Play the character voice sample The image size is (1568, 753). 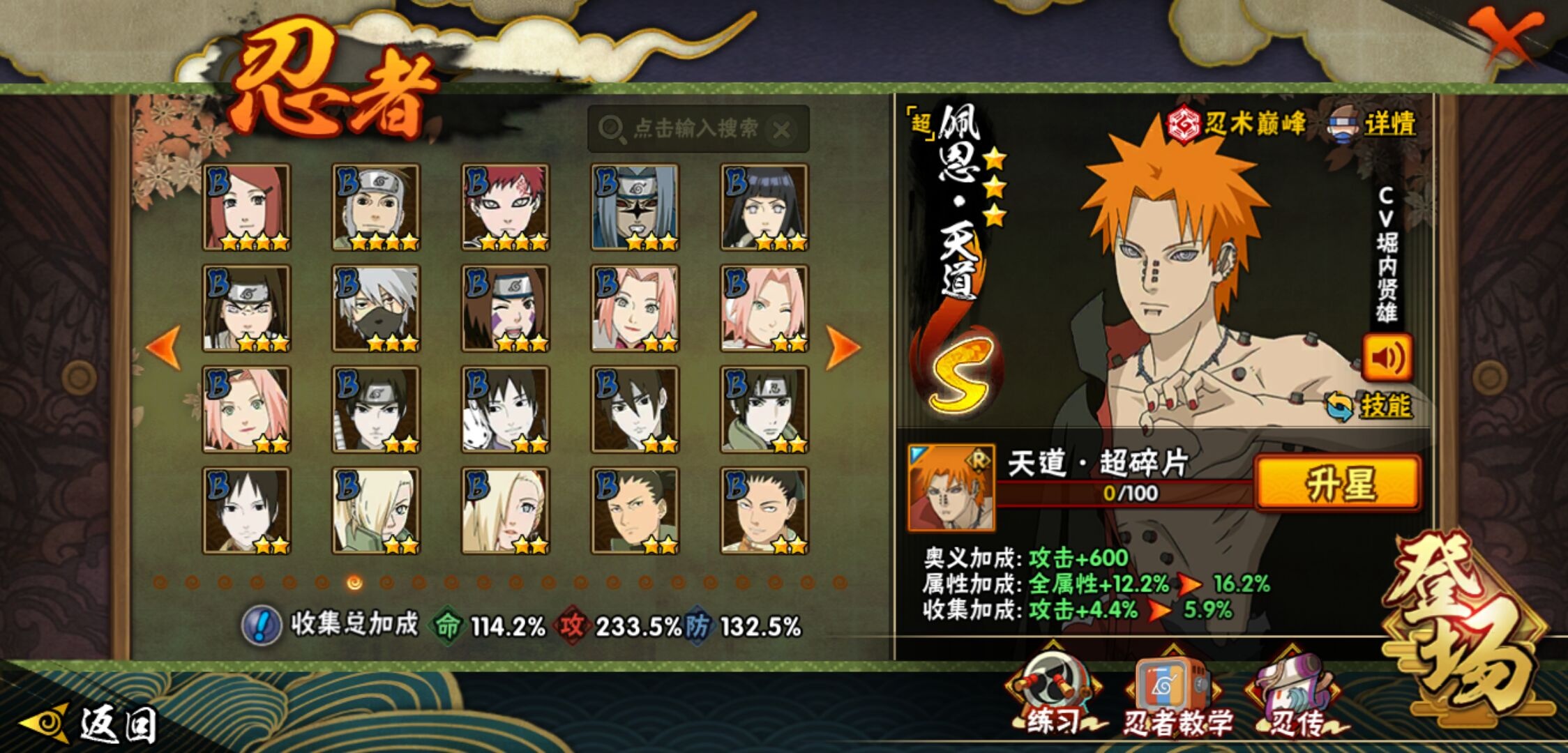pyautogui.click(x=1387, y=358)
